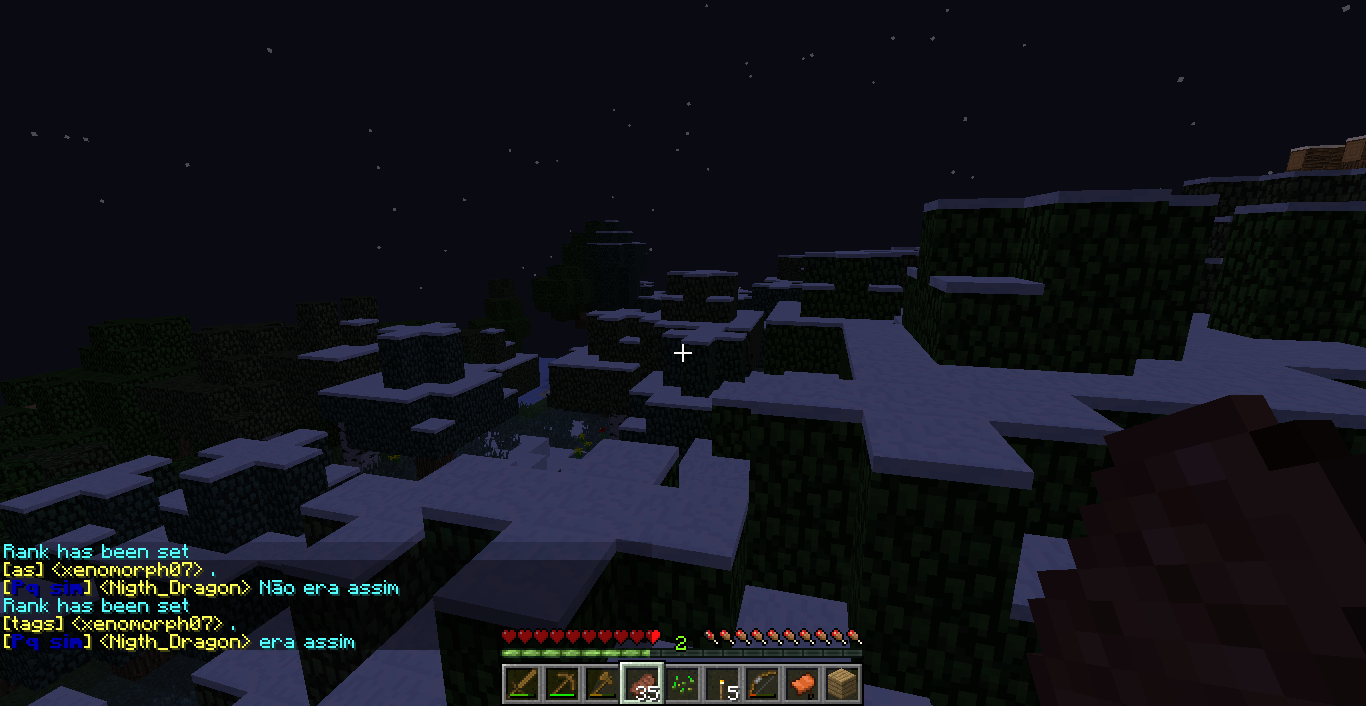Click the meat stack of 35
1366x706 pixels.
tap(642, 684)
